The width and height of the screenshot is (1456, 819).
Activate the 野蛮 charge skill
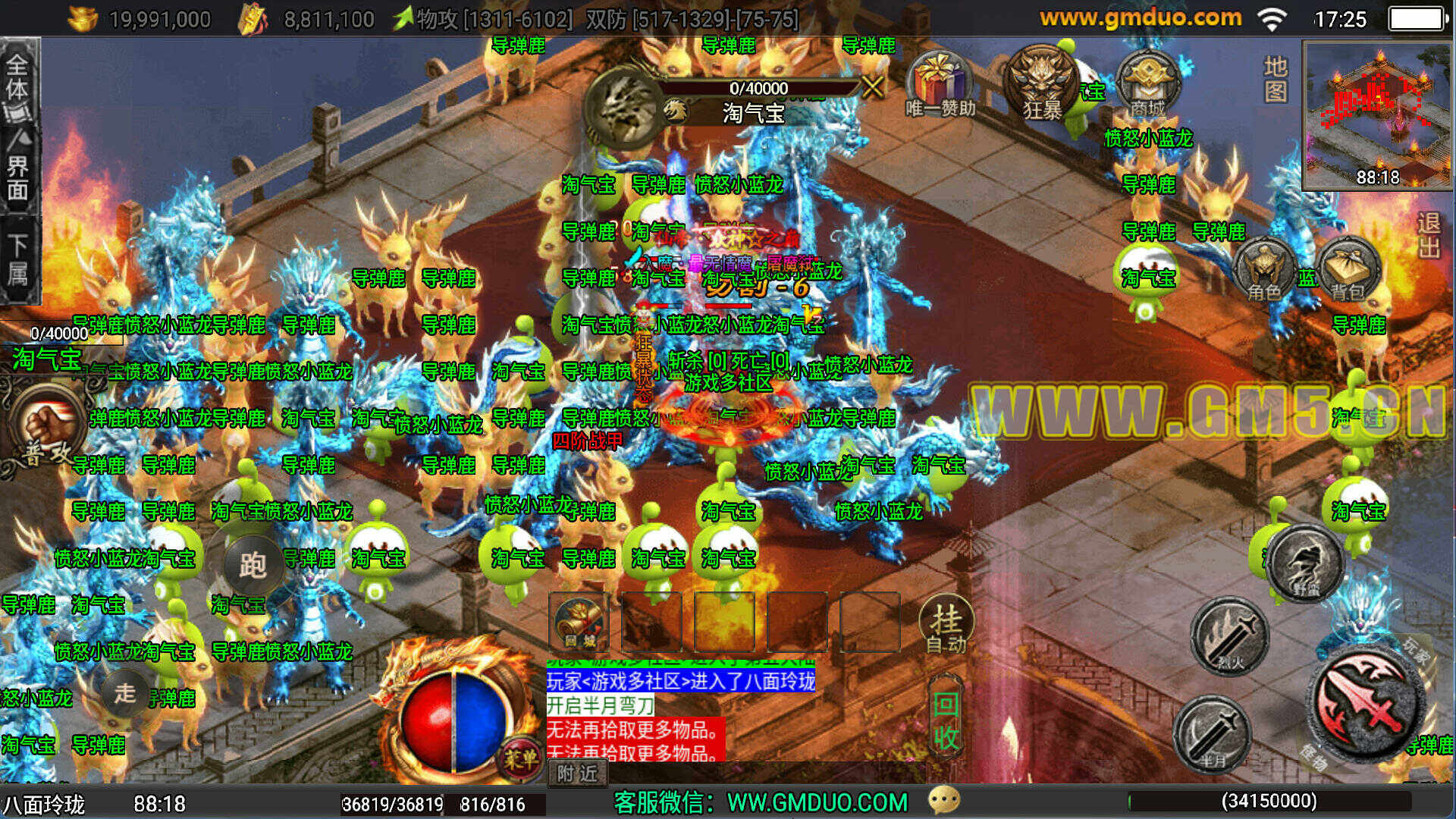click(1306, 563)
